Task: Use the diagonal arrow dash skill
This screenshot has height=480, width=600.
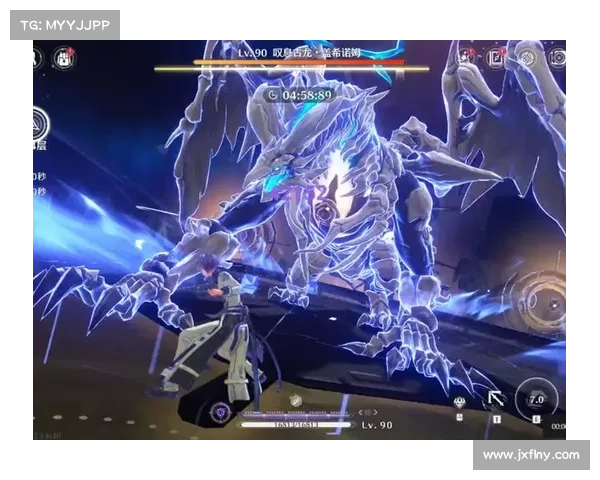Action: [495, 399]
